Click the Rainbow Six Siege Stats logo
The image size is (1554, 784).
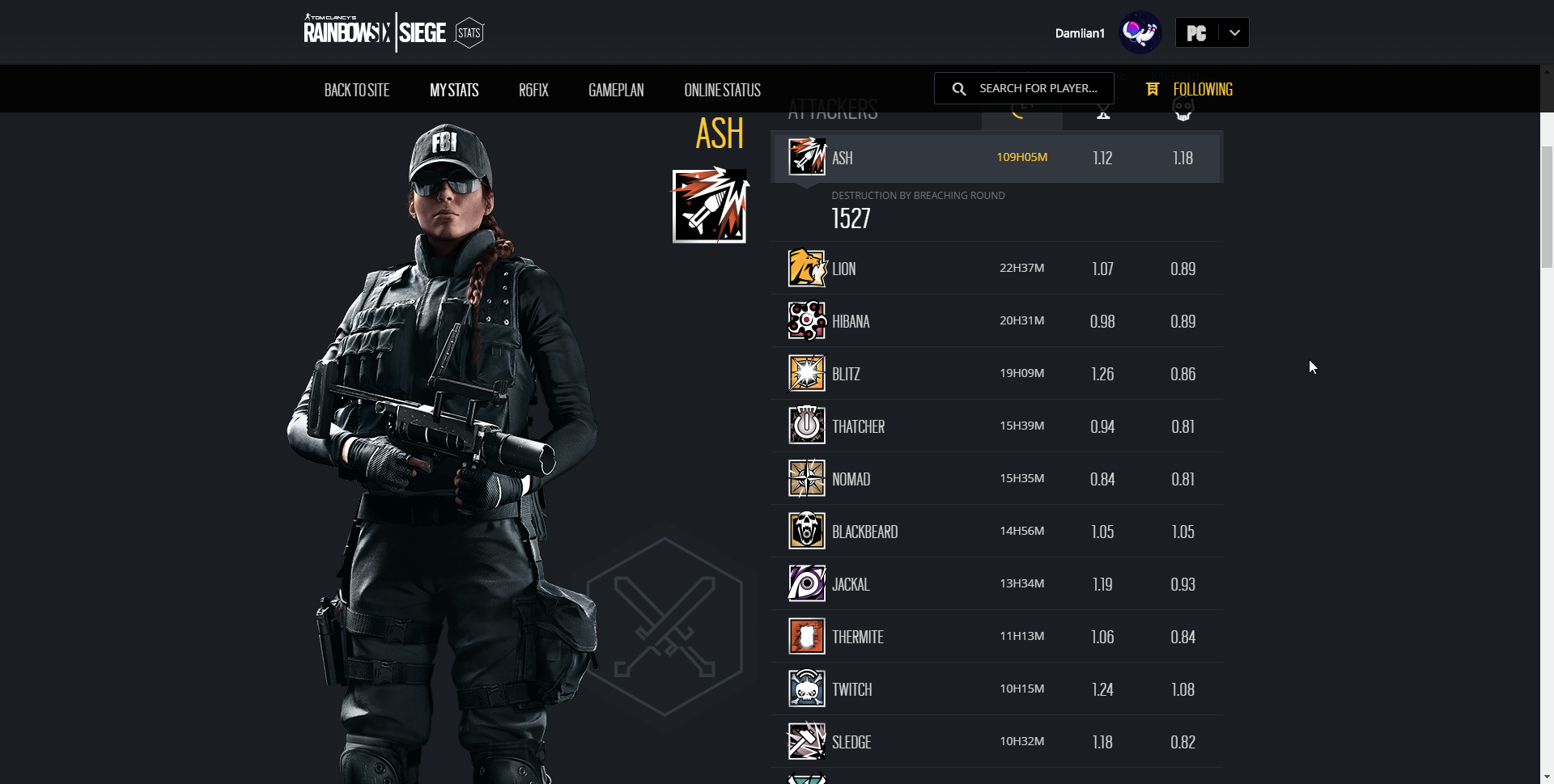pos(393,32)
